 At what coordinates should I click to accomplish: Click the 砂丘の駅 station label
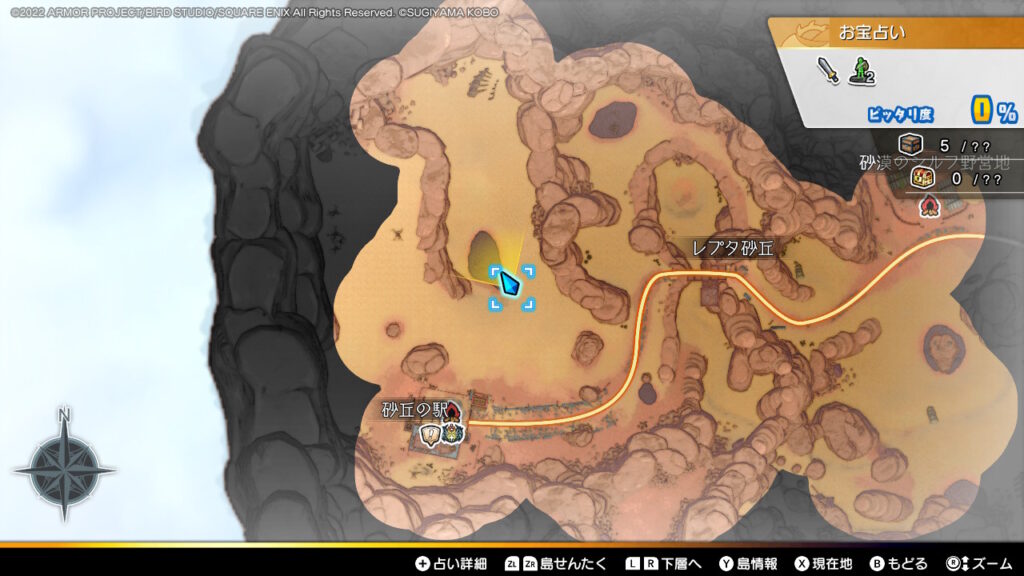pyautogui.click(x=410, y=410)
